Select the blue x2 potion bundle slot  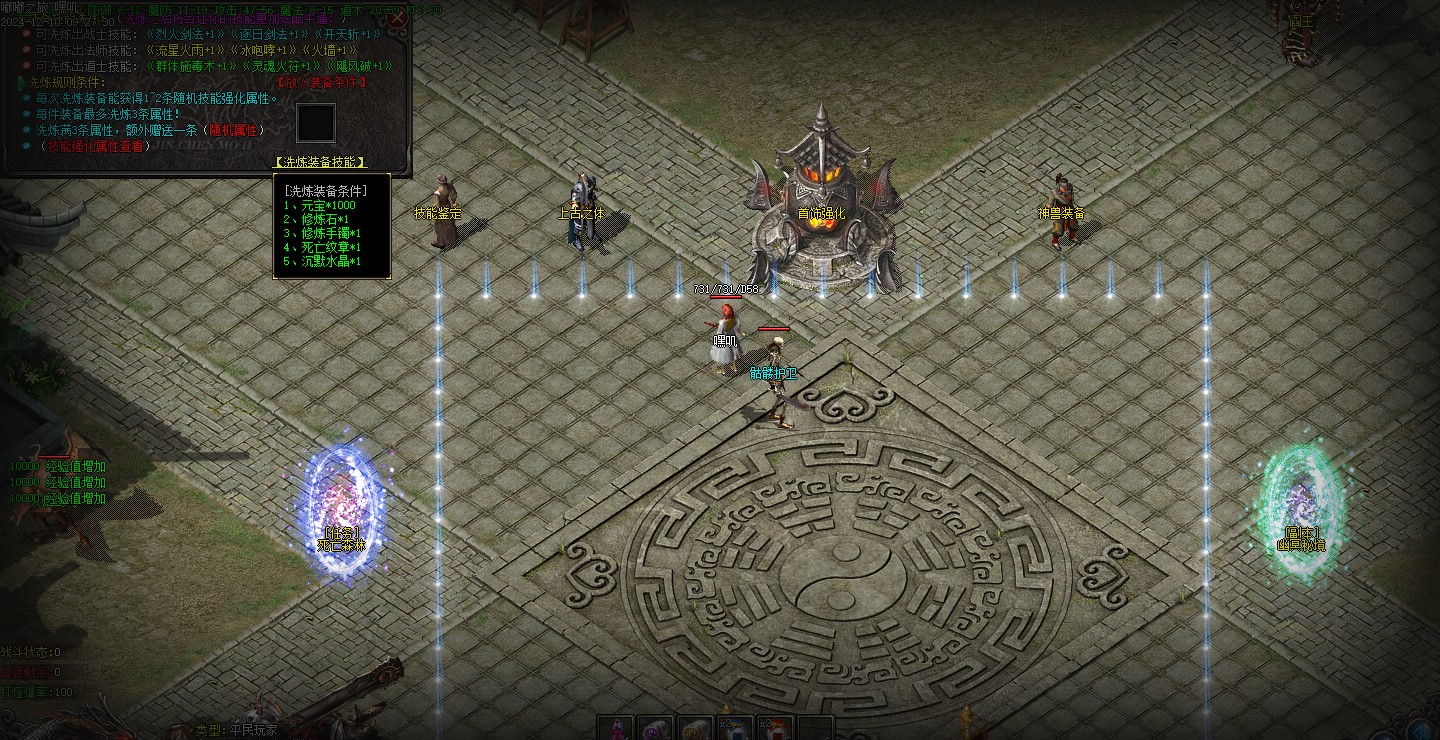(736, 728)
